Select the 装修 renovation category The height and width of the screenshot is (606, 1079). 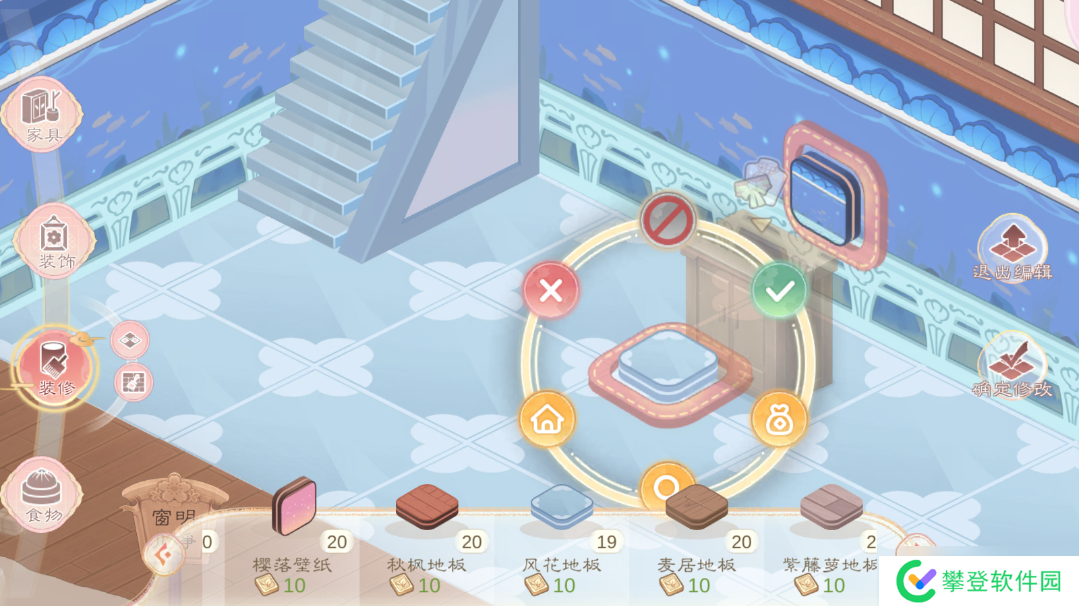[55, 365]
